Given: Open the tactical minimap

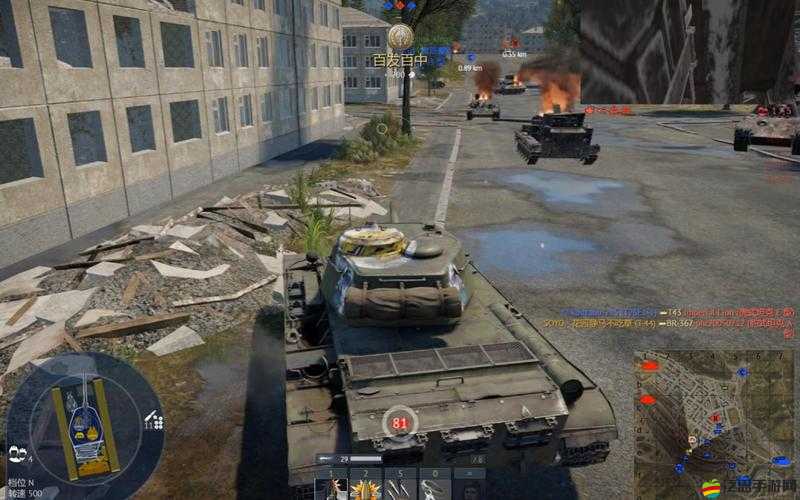Looking at the screenshot, I should coord(714,412).
